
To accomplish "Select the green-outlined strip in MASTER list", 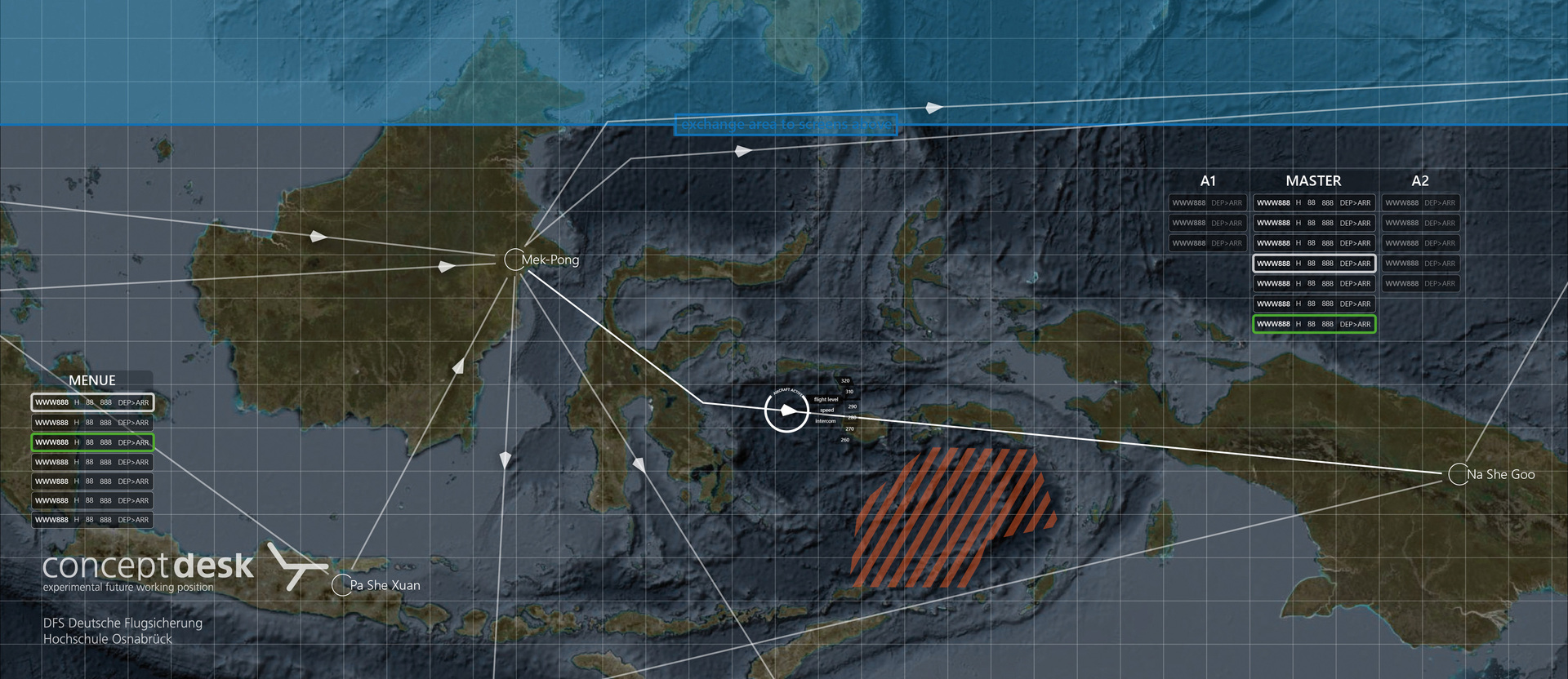I will pyautogui.click(x=1314, y=324).
